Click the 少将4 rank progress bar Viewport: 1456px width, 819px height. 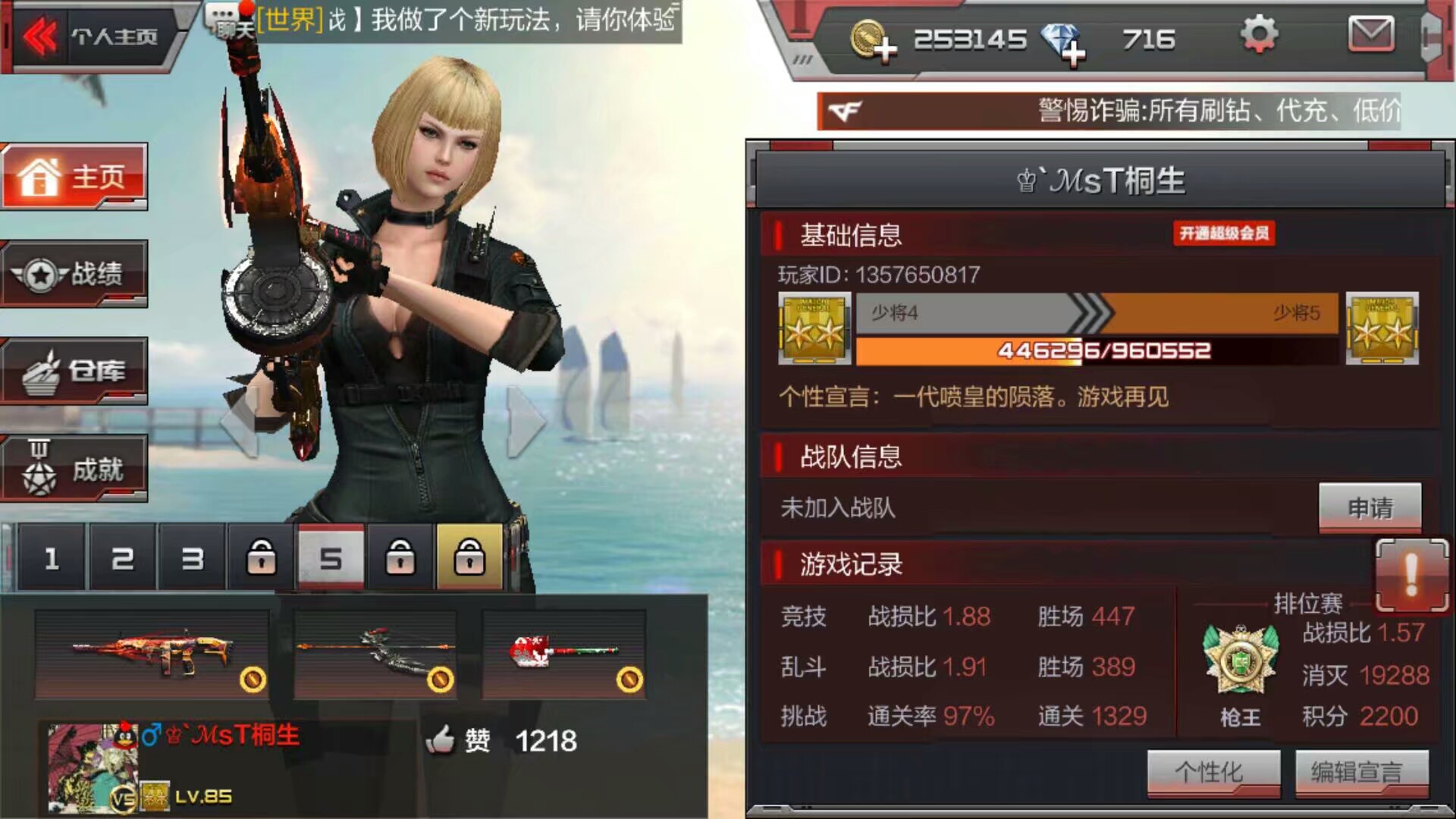[986, 315]
